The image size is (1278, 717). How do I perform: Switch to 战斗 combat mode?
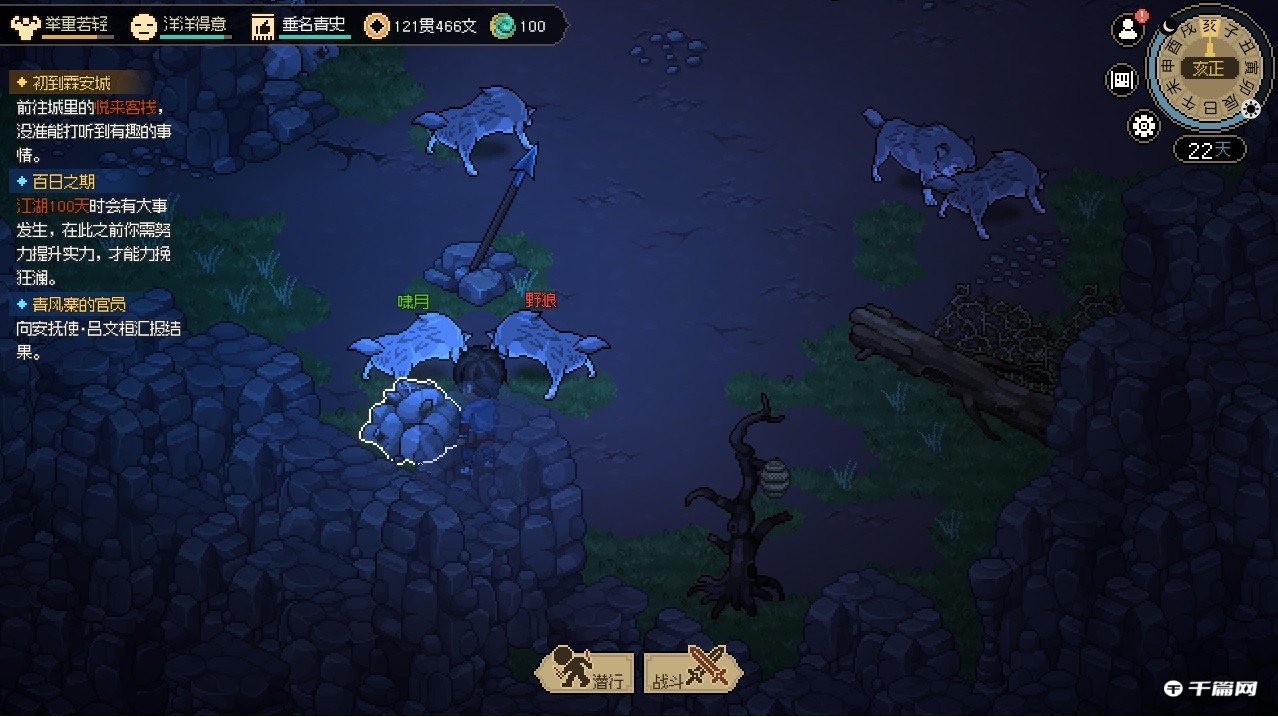[692, 671]
